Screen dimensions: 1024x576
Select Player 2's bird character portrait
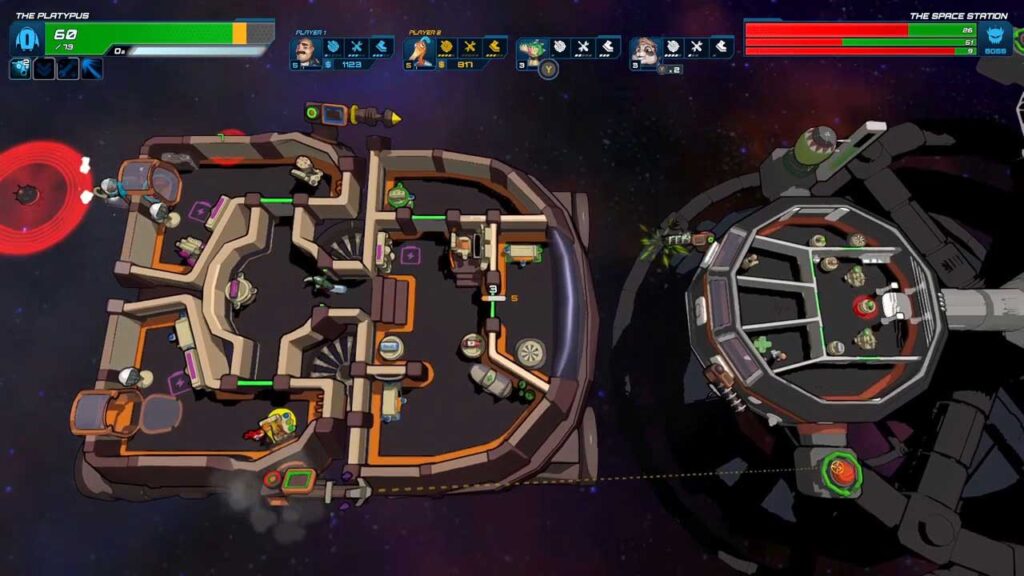point(421,50)
